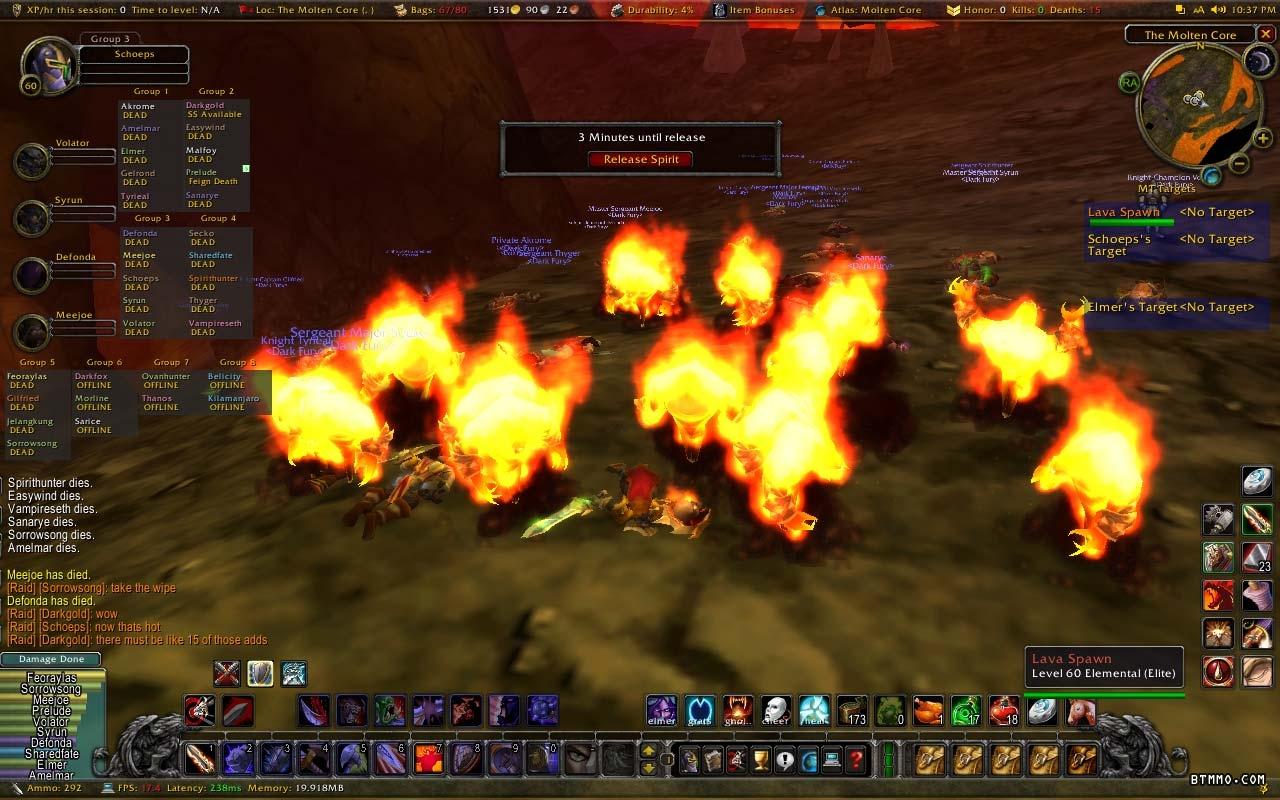
Task: Zoom in the minimap with the plus button
Action: pyautogui.click(x=1263, y=139)
